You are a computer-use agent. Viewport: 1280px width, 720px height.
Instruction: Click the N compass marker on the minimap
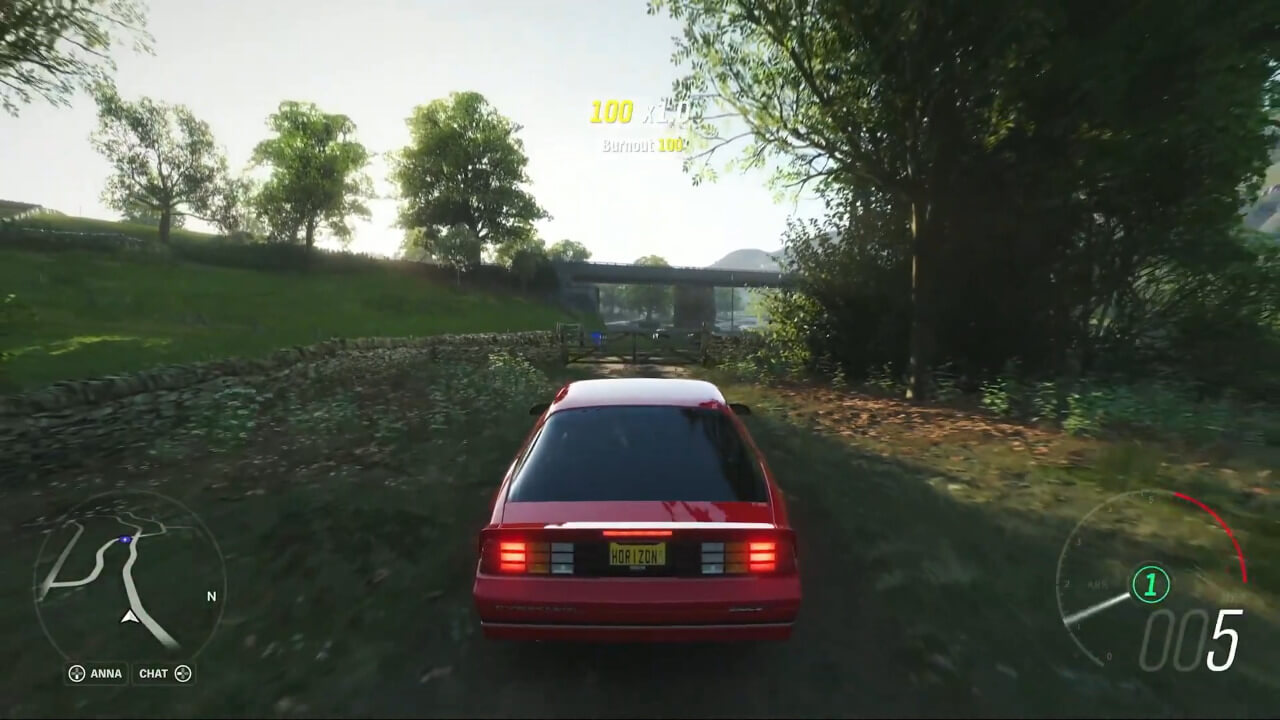[212, 596]
